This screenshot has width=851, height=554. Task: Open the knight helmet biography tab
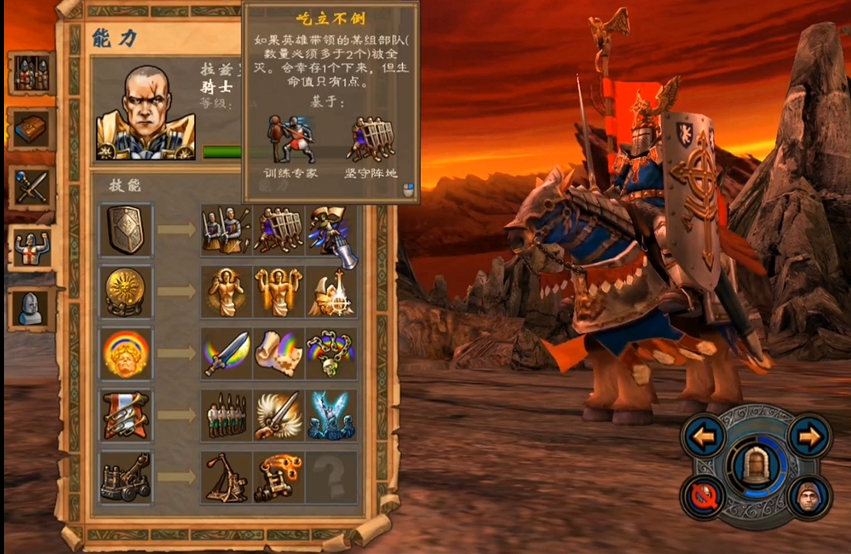[31, 307]
